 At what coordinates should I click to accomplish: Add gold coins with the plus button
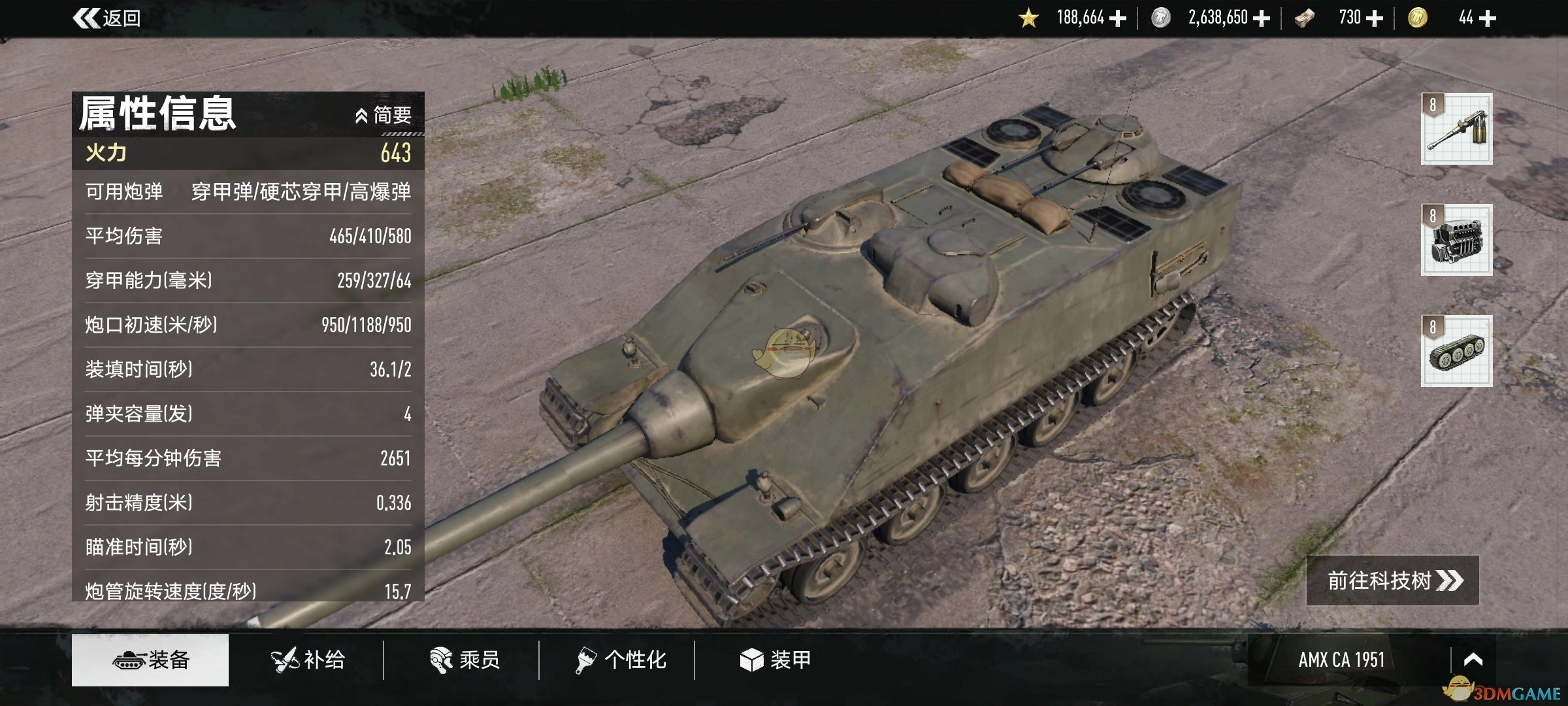pyautogui.click(x=1487, y=18)
